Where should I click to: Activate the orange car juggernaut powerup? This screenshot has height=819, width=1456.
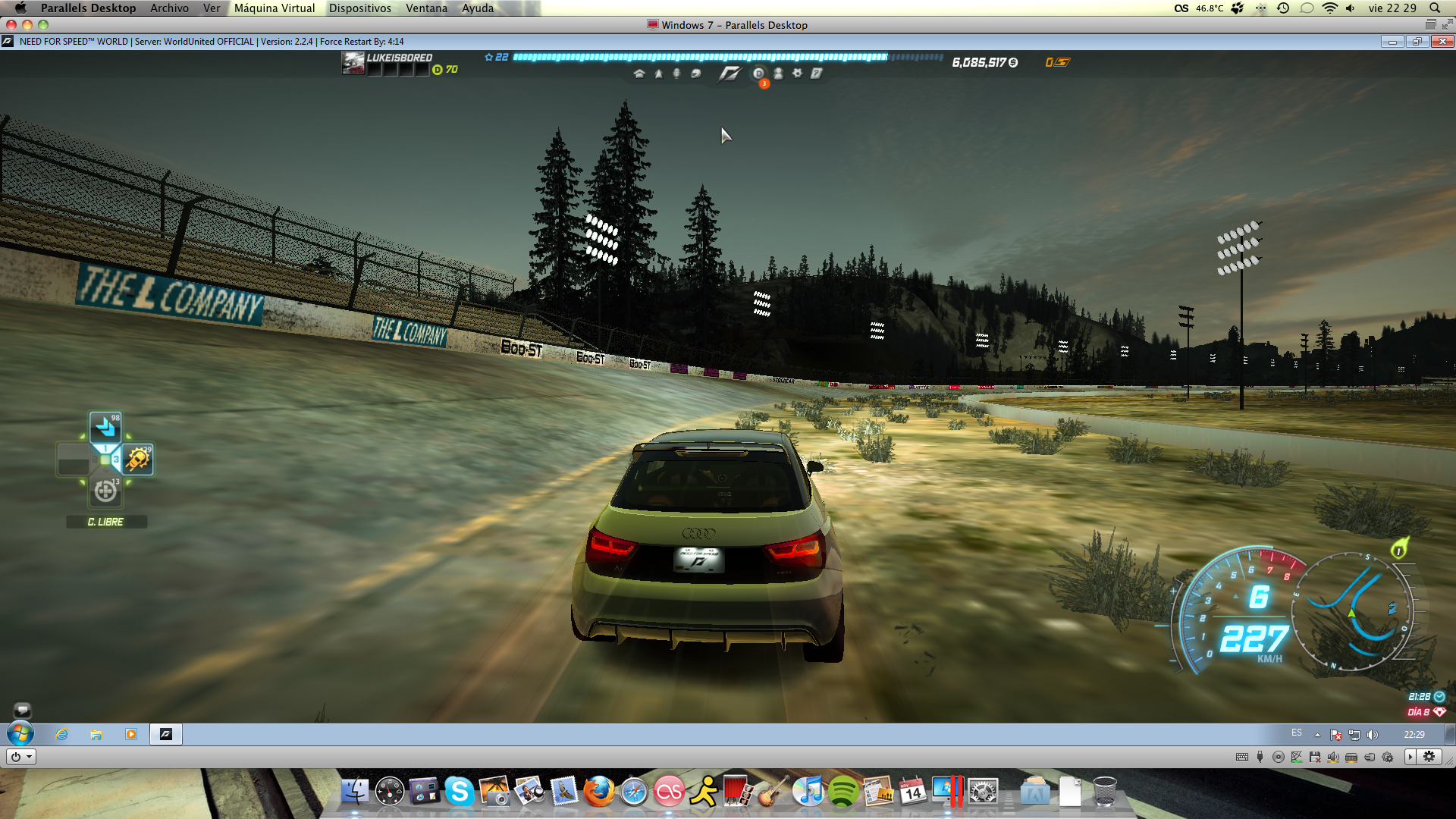click(137, 460)
